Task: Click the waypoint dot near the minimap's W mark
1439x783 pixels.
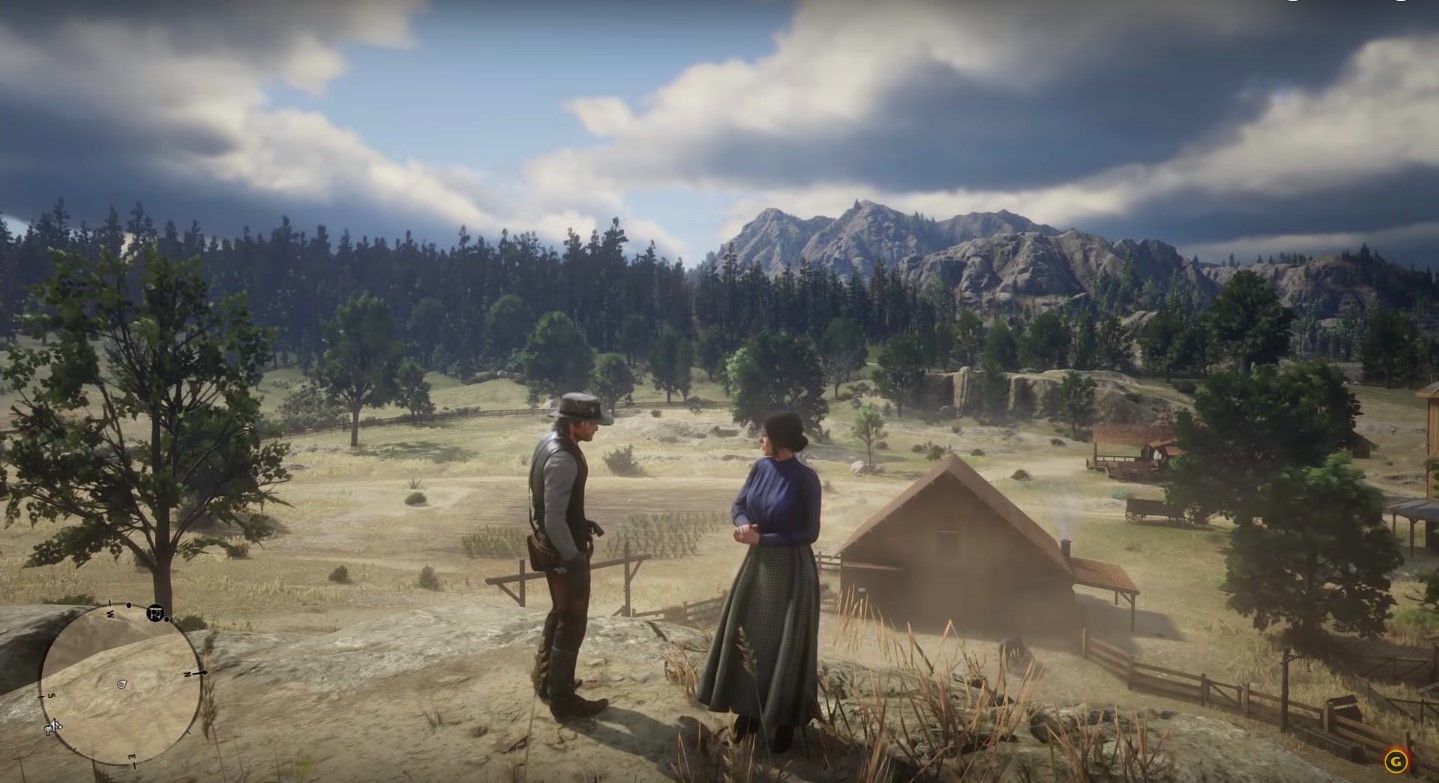Action: (129, 604)
